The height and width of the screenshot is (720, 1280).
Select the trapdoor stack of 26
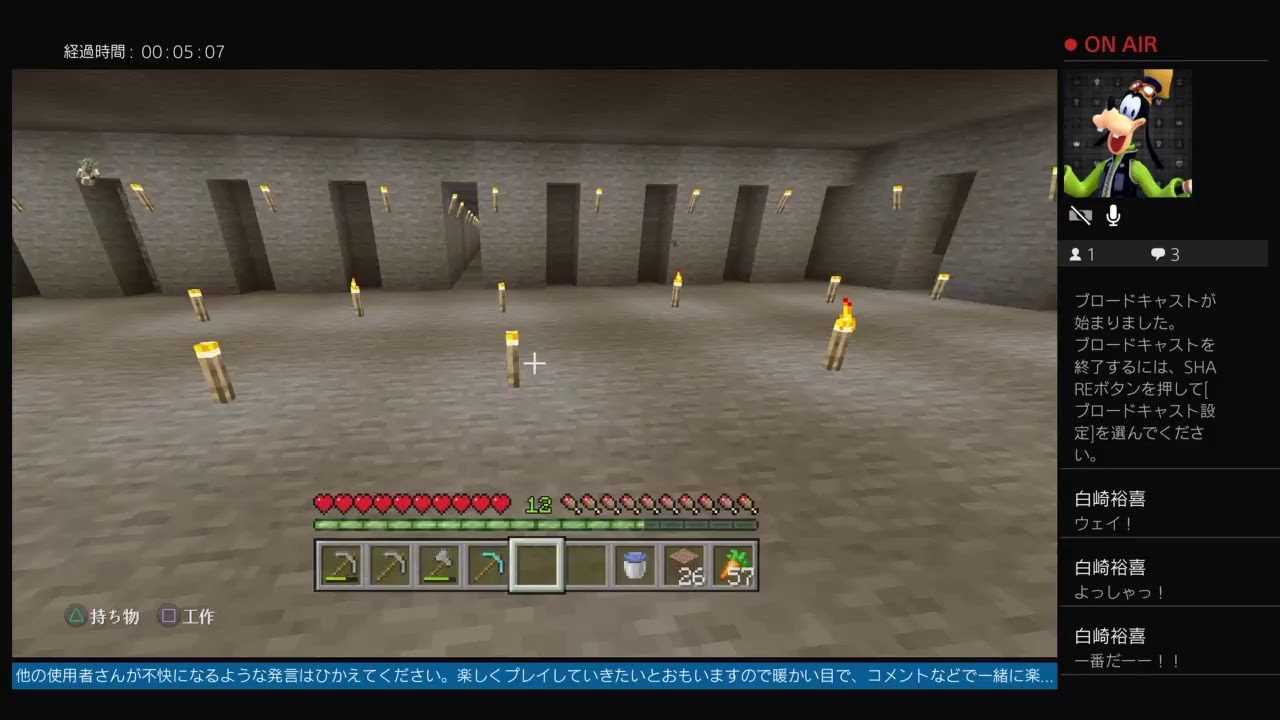(x=683, y=565)
